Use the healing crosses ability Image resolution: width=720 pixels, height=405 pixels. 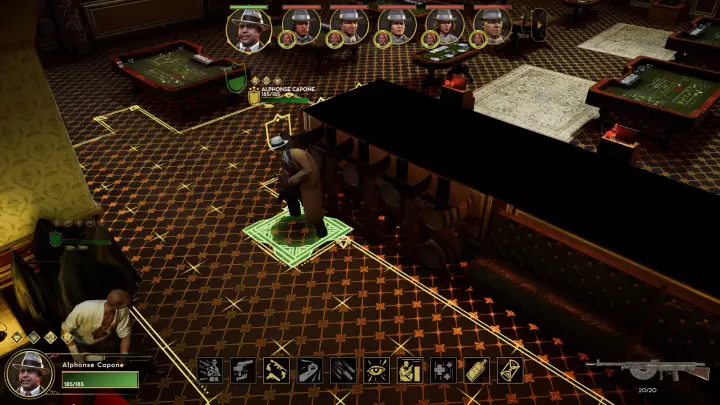[443, 370]
